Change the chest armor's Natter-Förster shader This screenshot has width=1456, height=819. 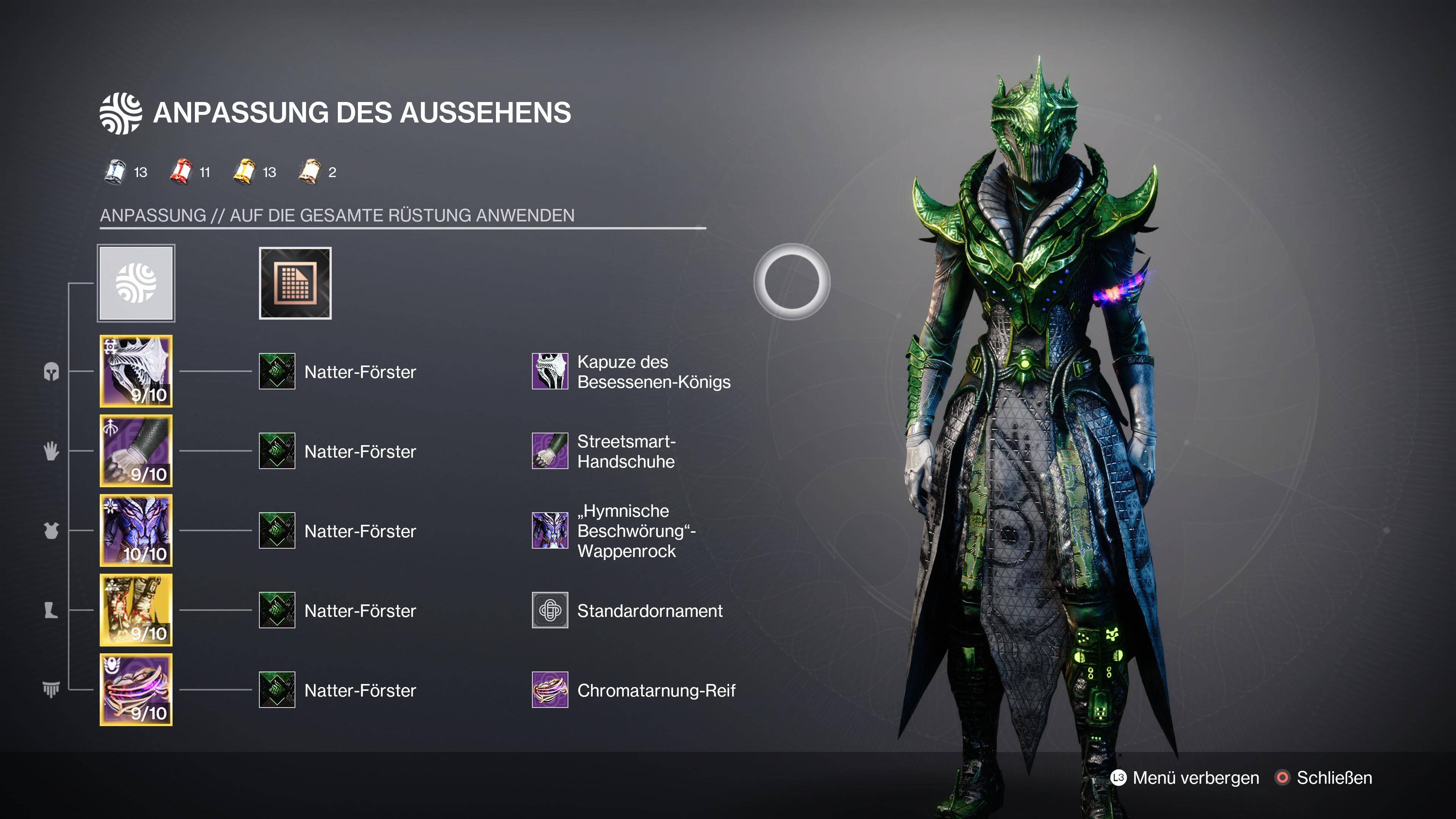[277, 531]
